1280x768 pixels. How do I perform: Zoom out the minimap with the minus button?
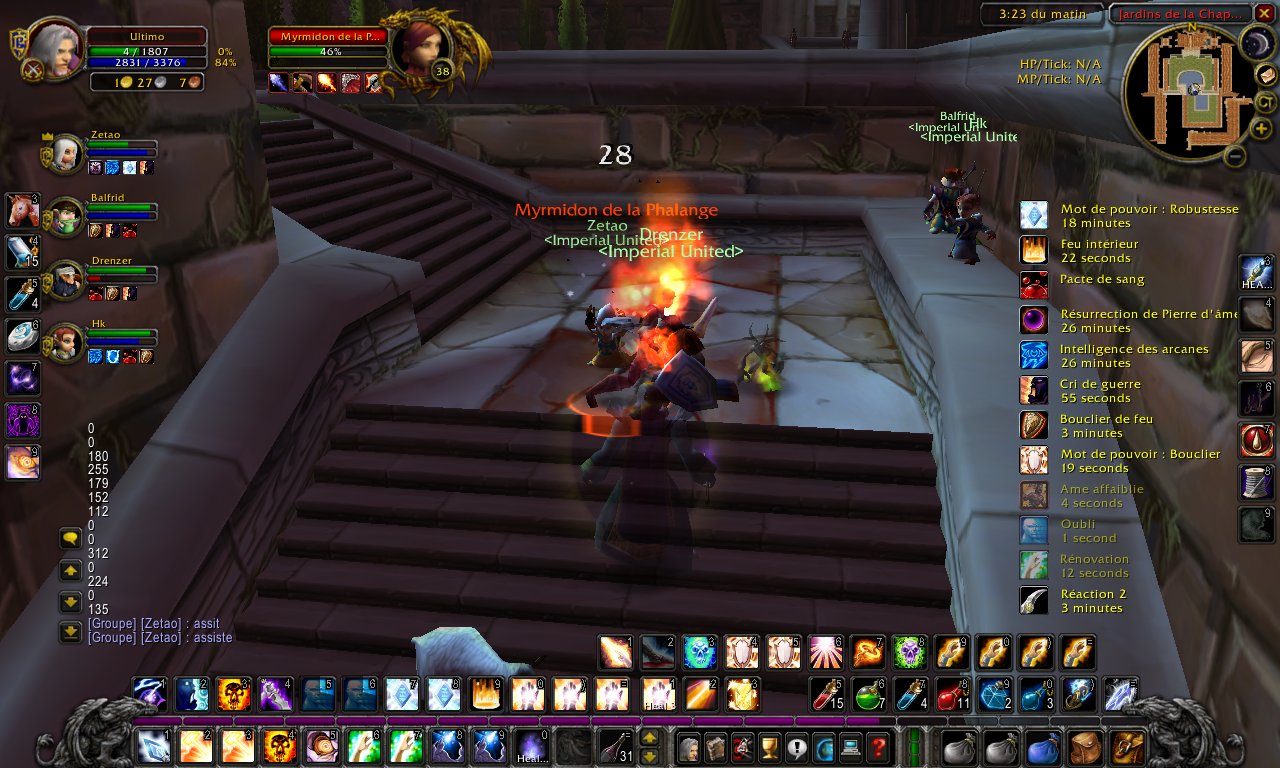tap(1235, 156)
